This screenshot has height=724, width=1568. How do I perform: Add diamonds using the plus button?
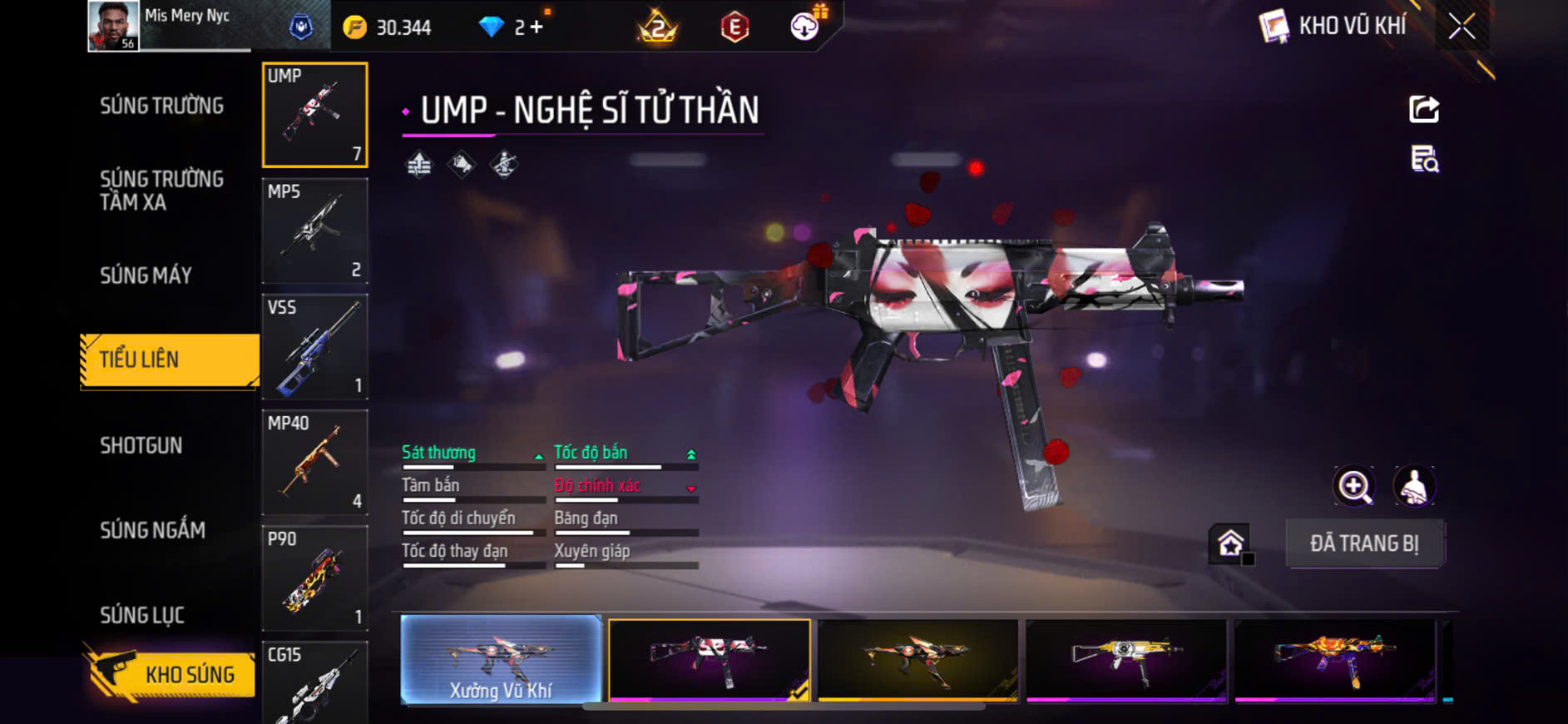[537, 27]
